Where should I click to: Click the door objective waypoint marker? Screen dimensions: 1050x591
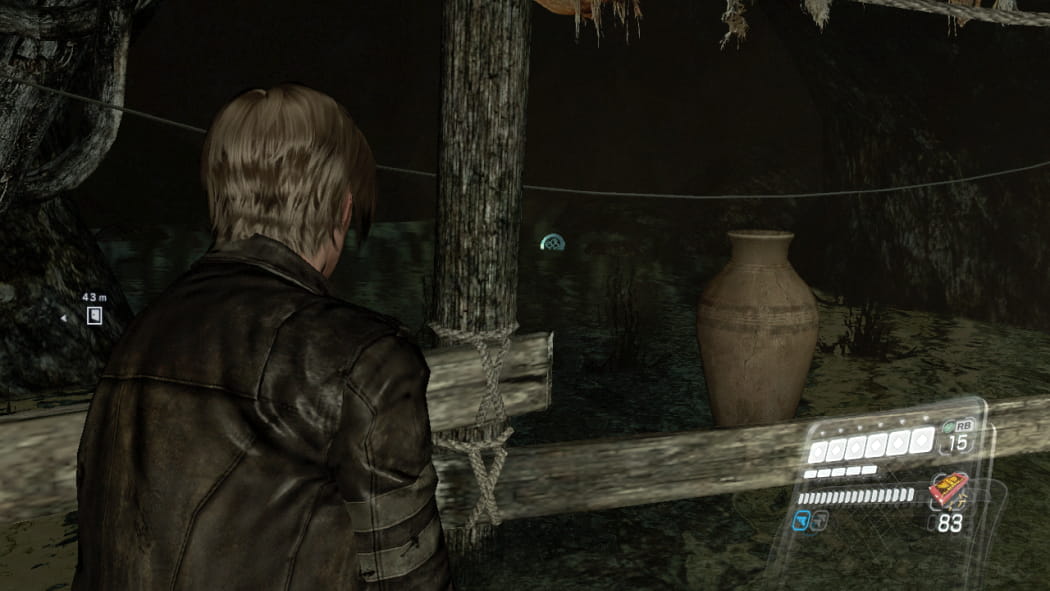[x=93, y=316]
